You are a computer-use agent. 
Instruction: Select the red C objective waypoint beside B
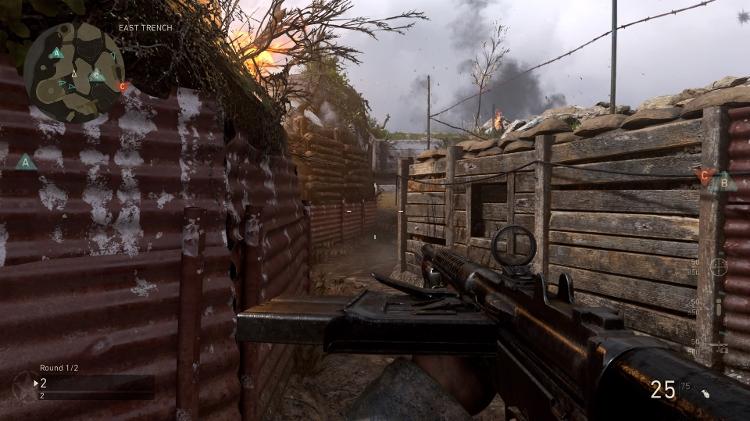pyautogui.click(x=704, y=177)
